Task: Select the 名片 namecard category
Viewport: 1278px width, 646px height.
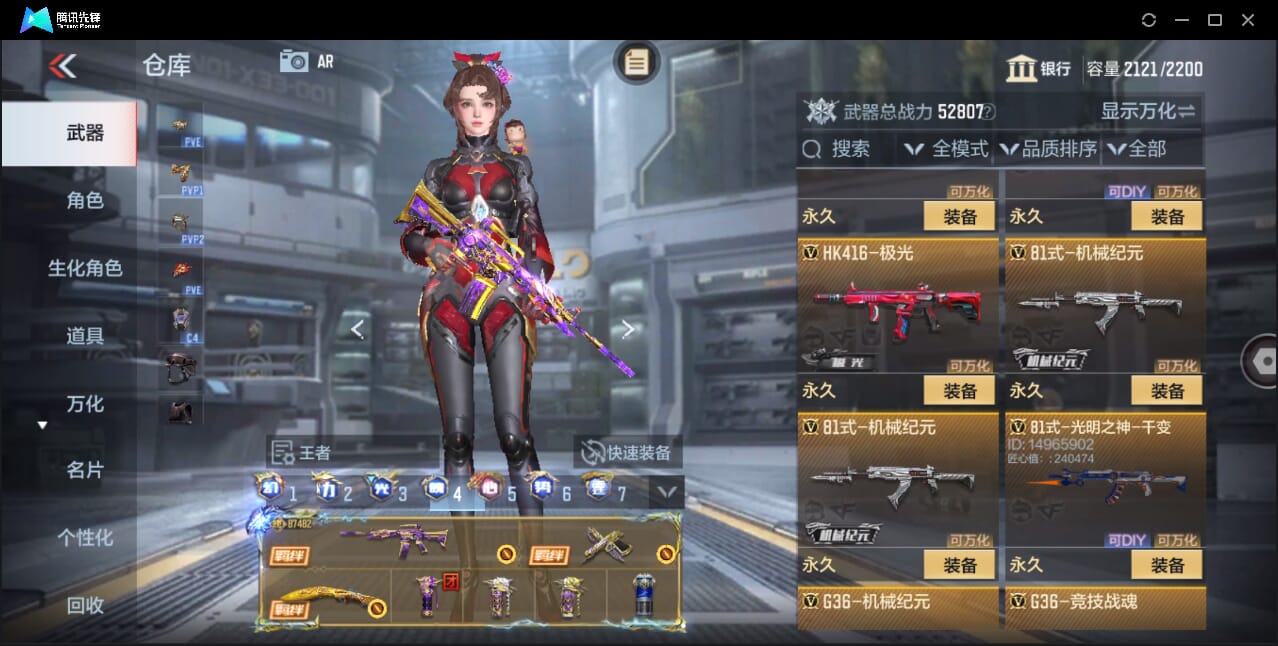Action: 85,470
